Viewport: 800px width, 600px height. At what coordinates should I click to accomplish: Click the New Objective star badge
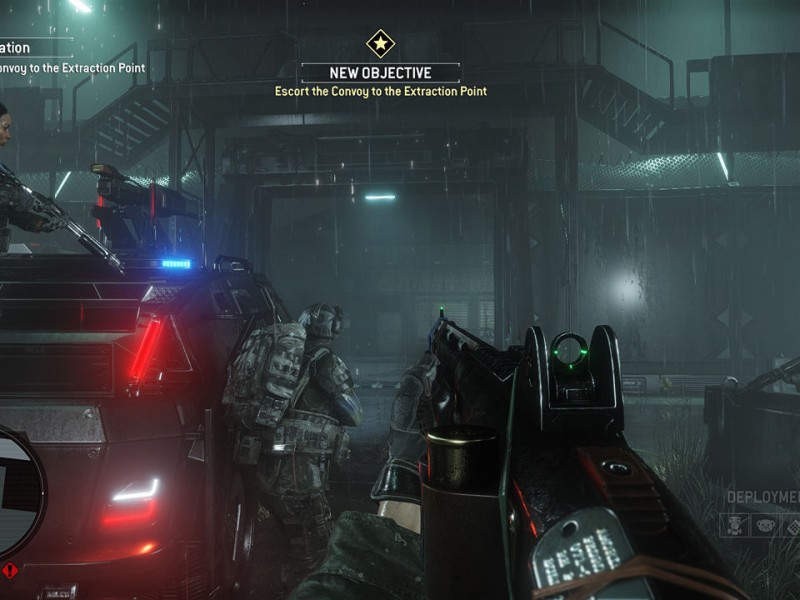click(380, 43)
